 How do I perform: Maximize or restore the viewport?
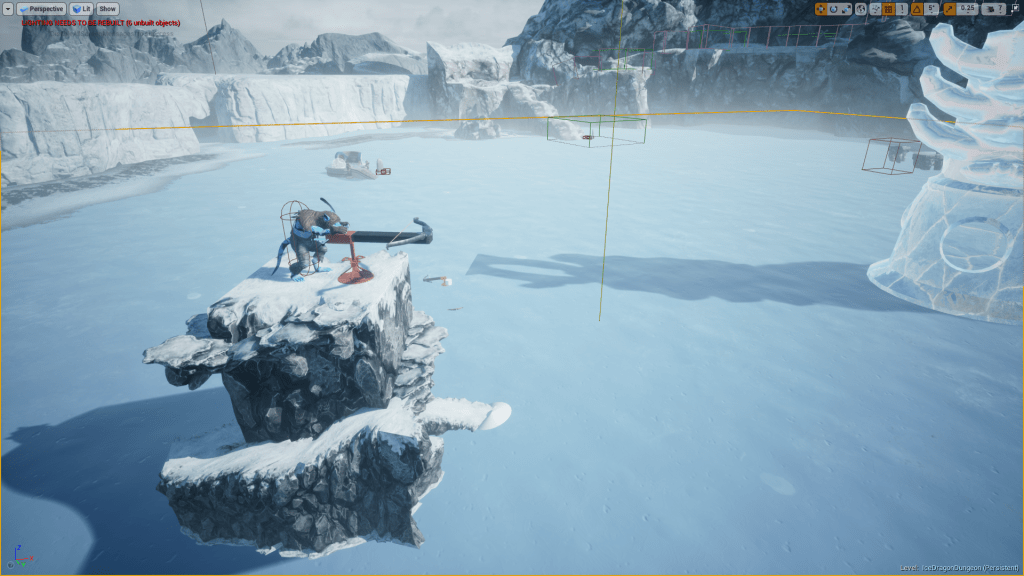tap(1014, 8)
